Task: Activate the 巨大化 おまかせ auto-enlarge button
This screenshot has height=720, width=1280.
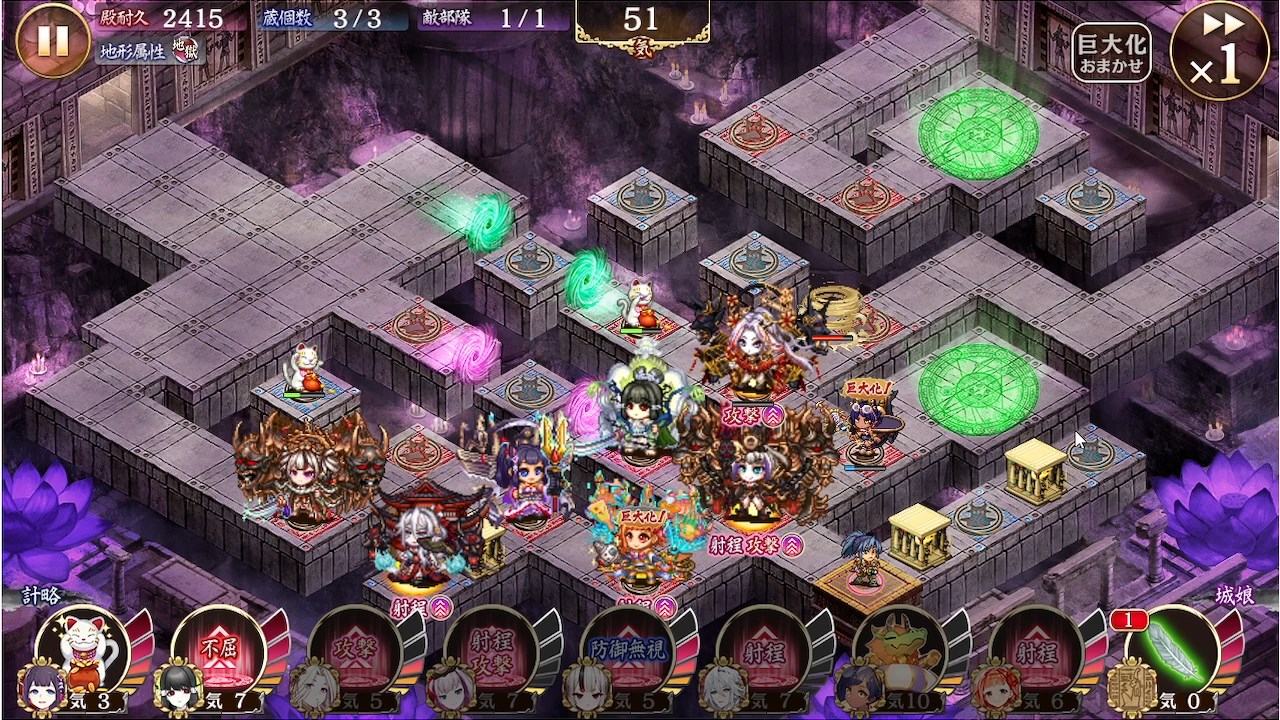Action: (1111, 53)
